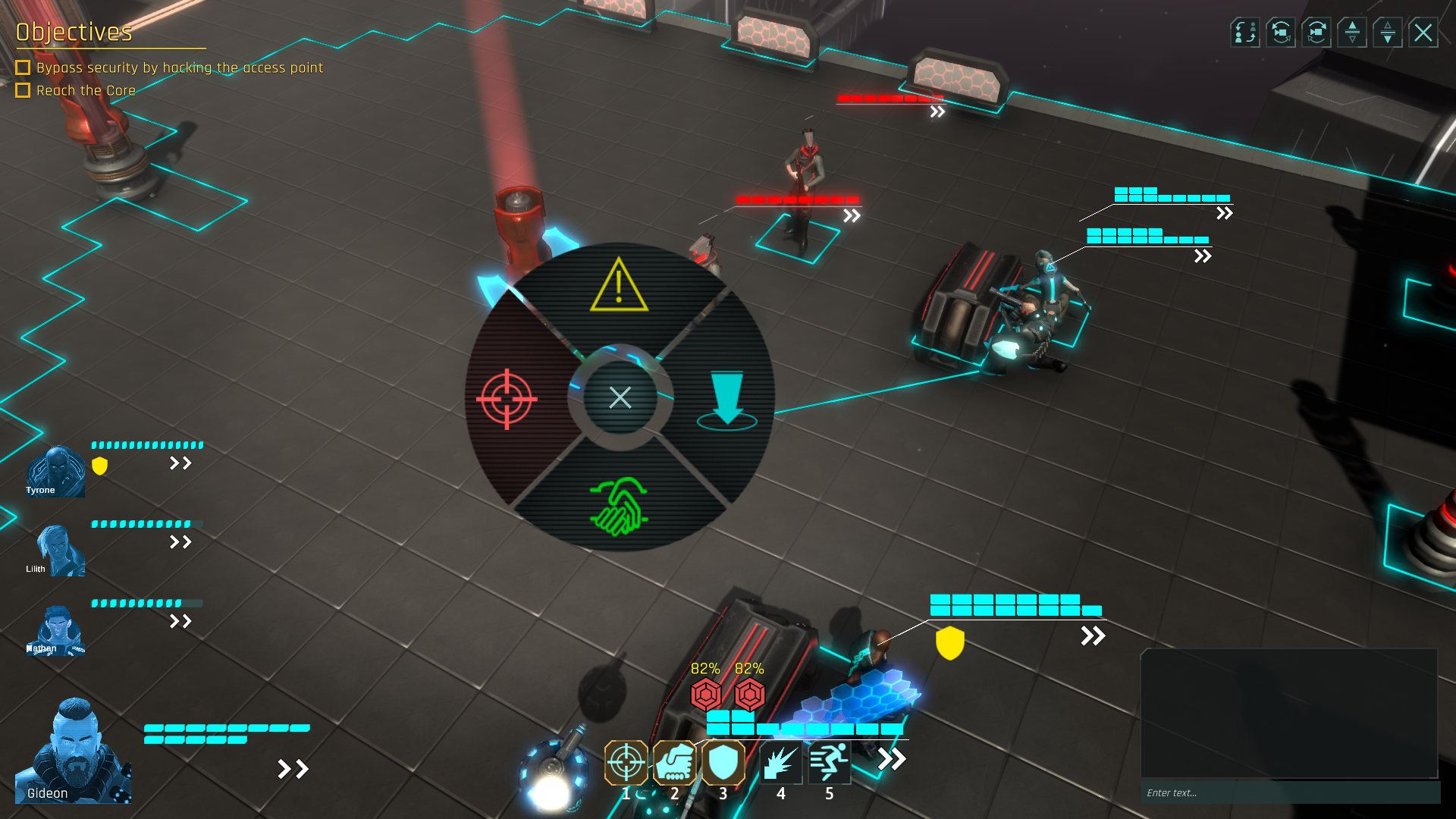Screen dimensions: 1456x819
Task: Close the radial command wheel
Action: click(x=620, y=397)
